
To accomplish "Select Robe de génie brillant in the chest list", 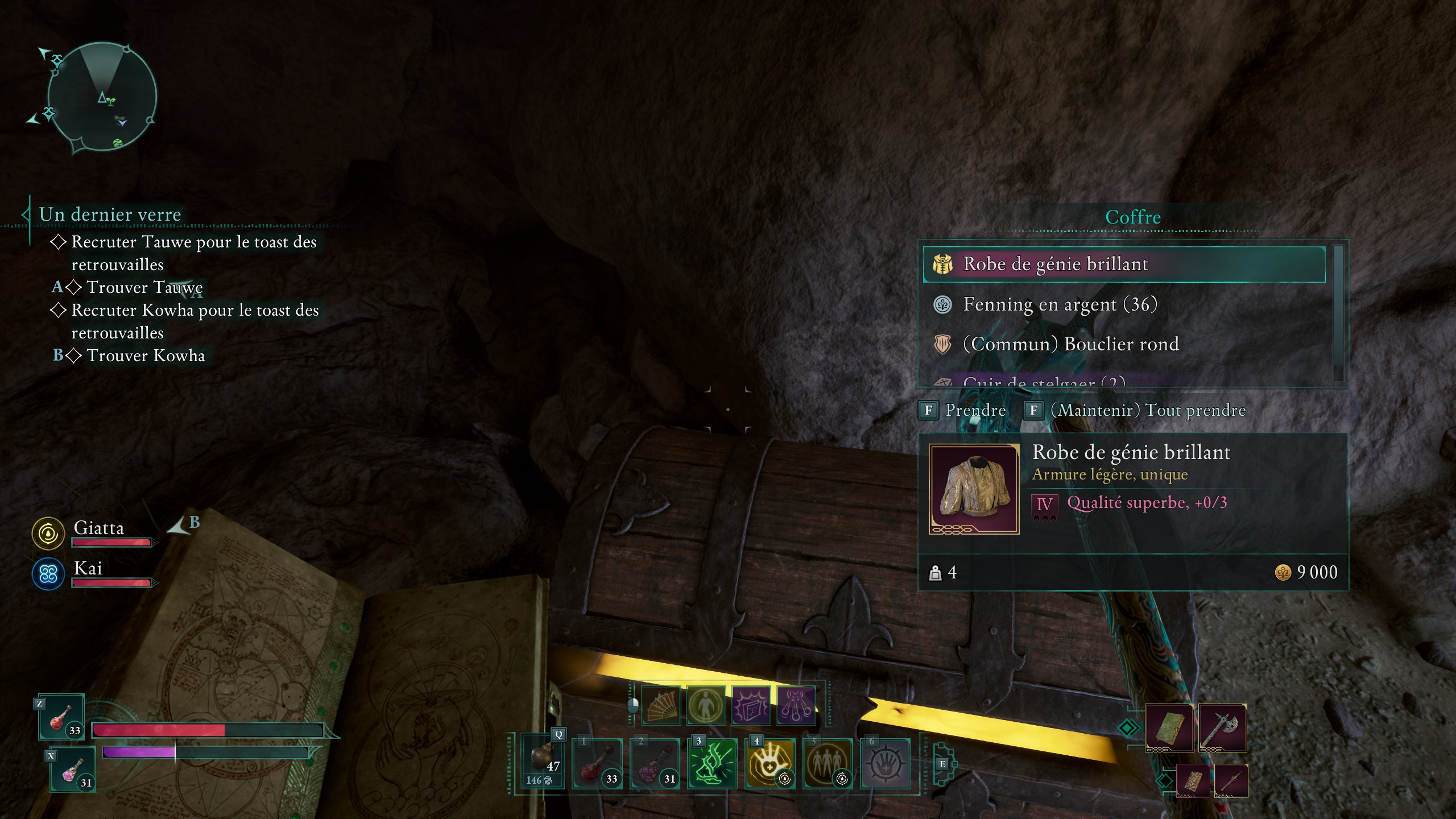I will (x=1124, y=264).
